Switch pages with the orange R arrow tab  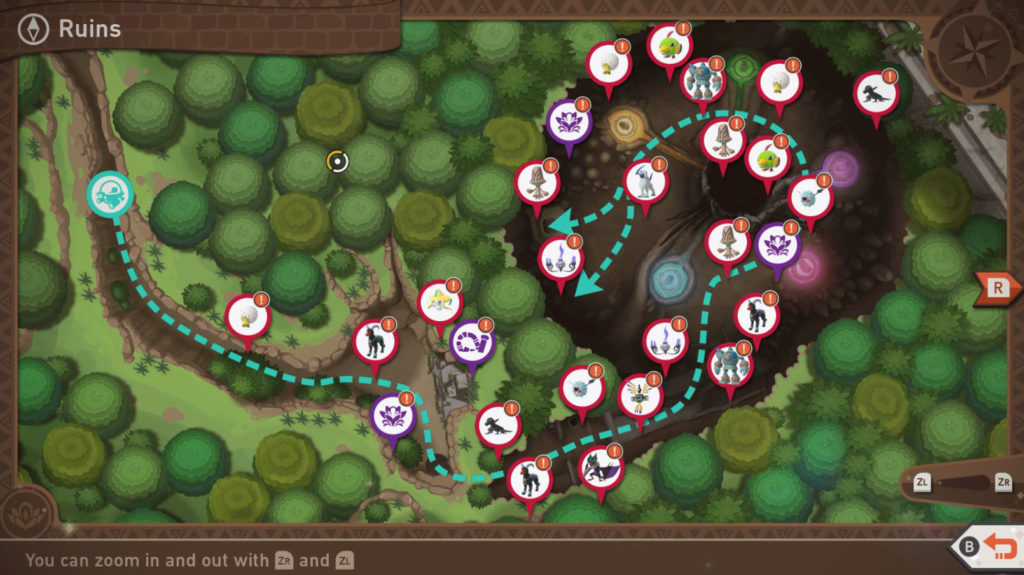[997, 287]
